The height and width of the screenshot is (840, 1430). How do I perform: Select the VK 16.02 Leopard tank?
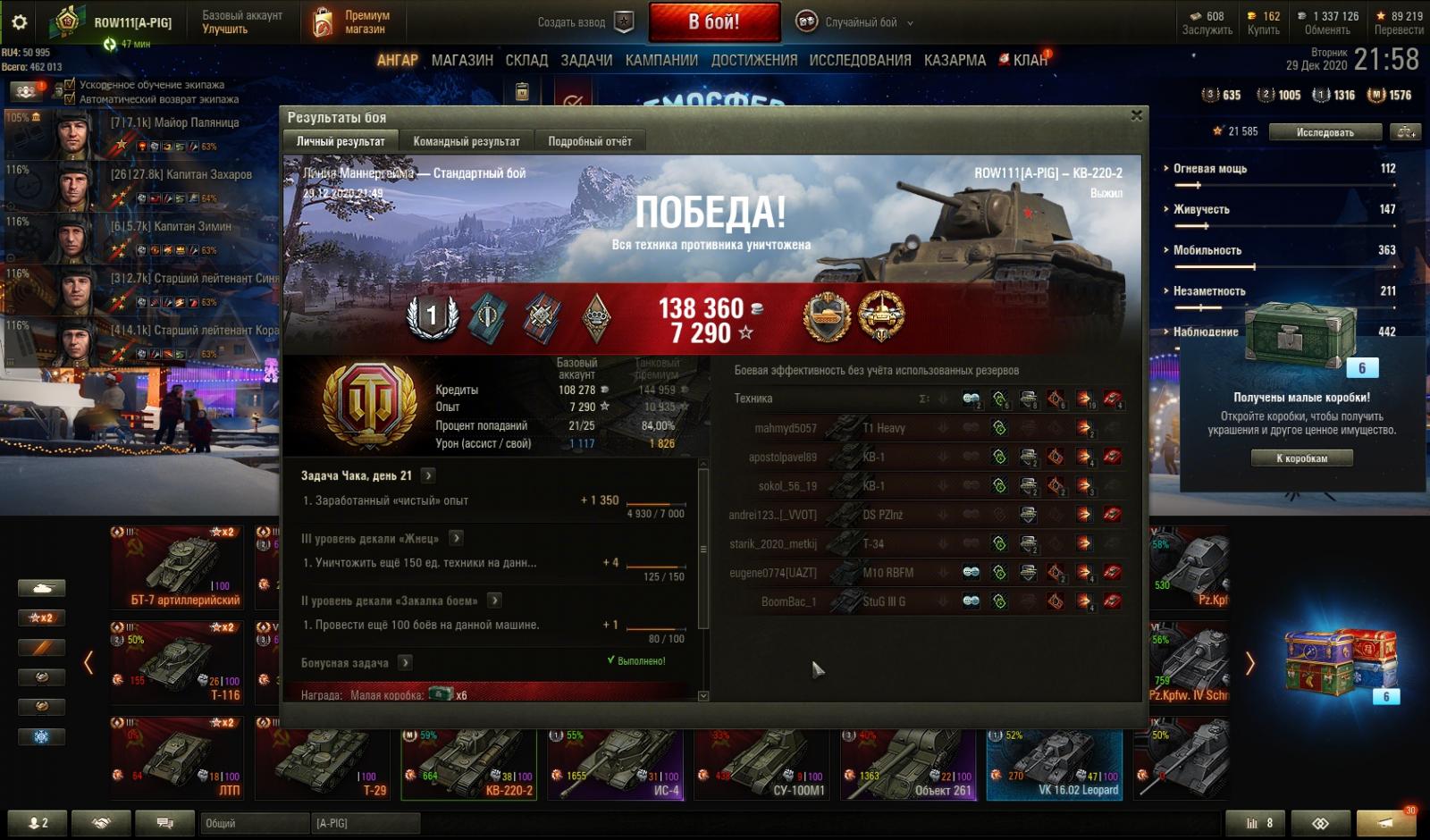point(1055,764)
